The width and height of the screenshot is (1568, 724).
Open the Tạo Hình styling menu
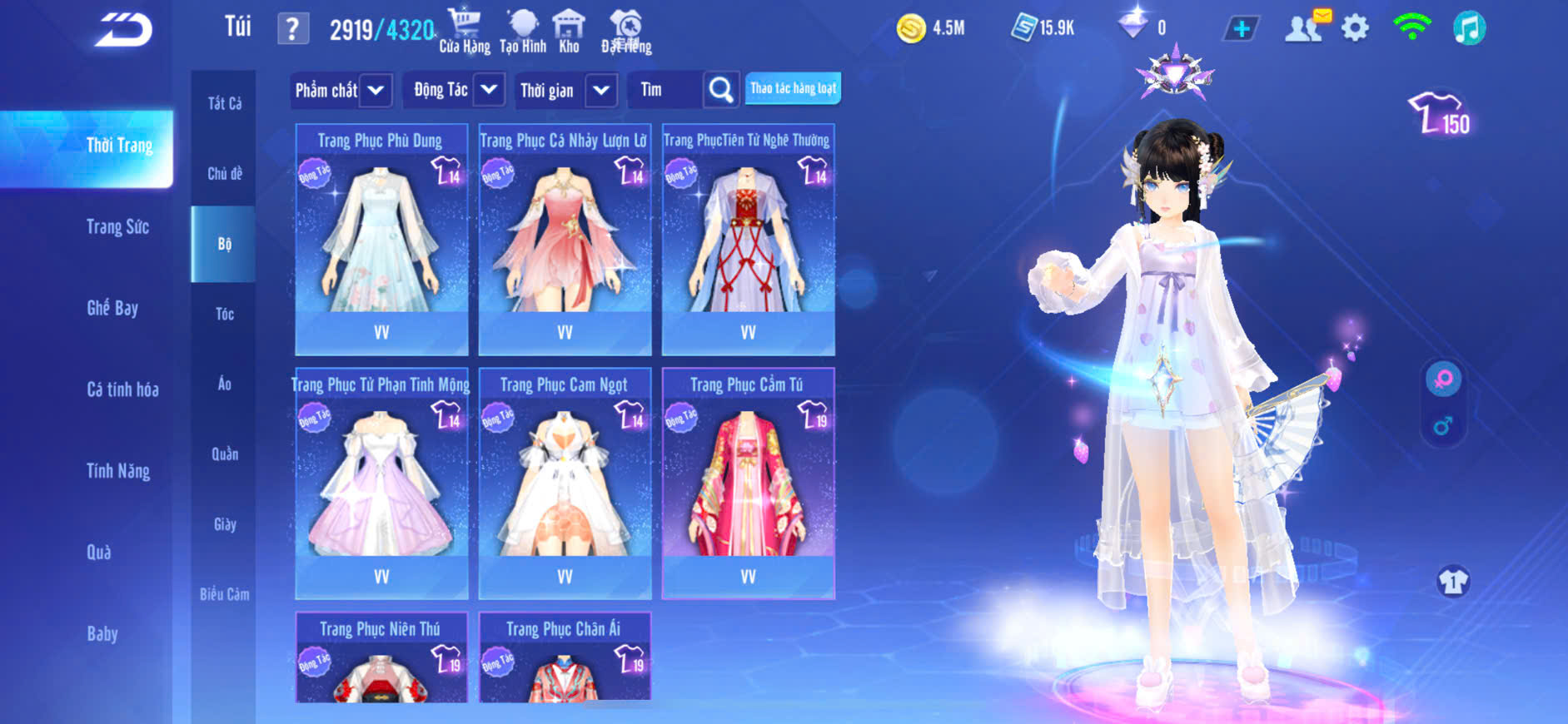(x=523, y=31)
